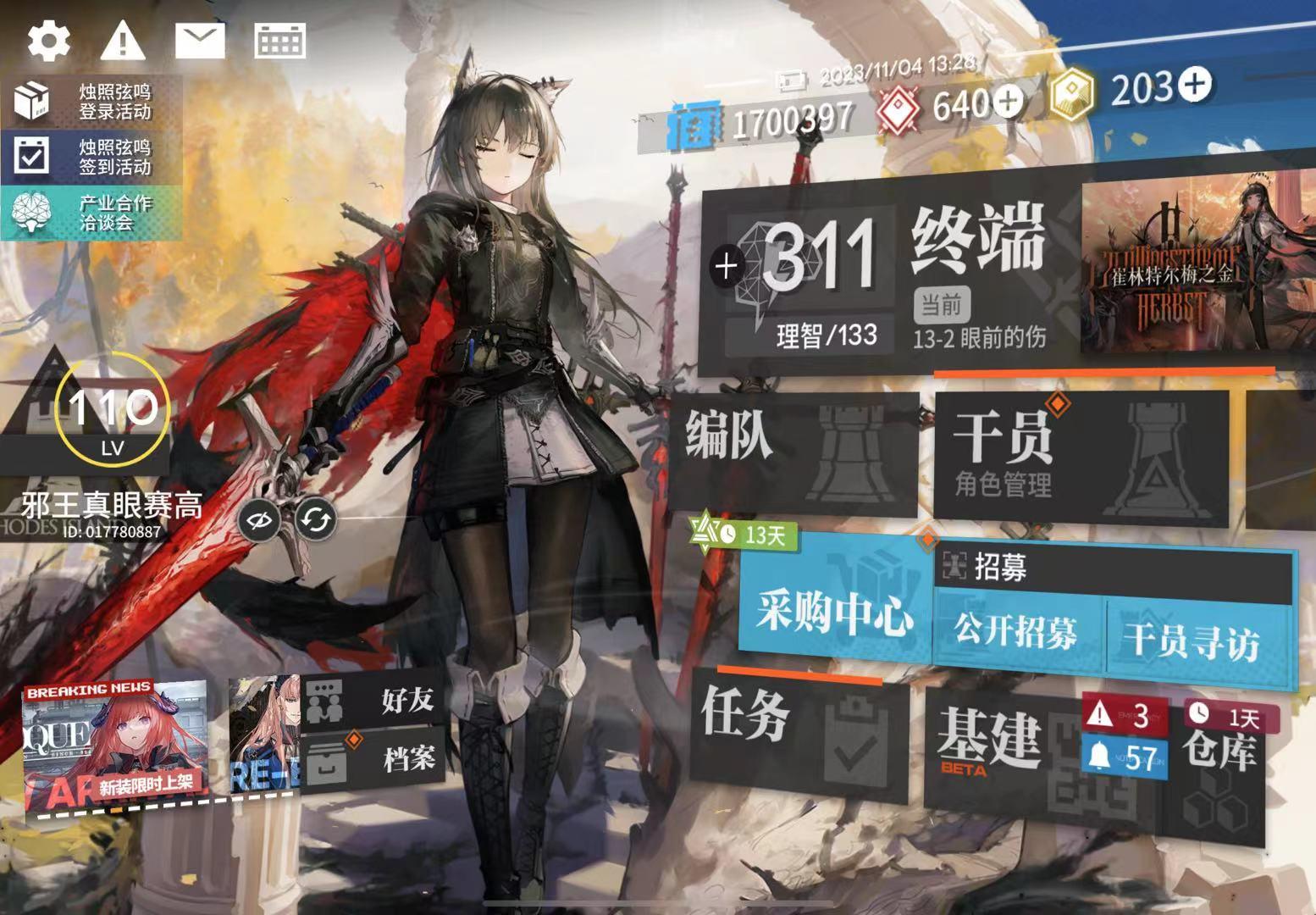The image size is (1316, 915).
Task: Open the 编队 squad formation screen
Action: coord(796,449)
